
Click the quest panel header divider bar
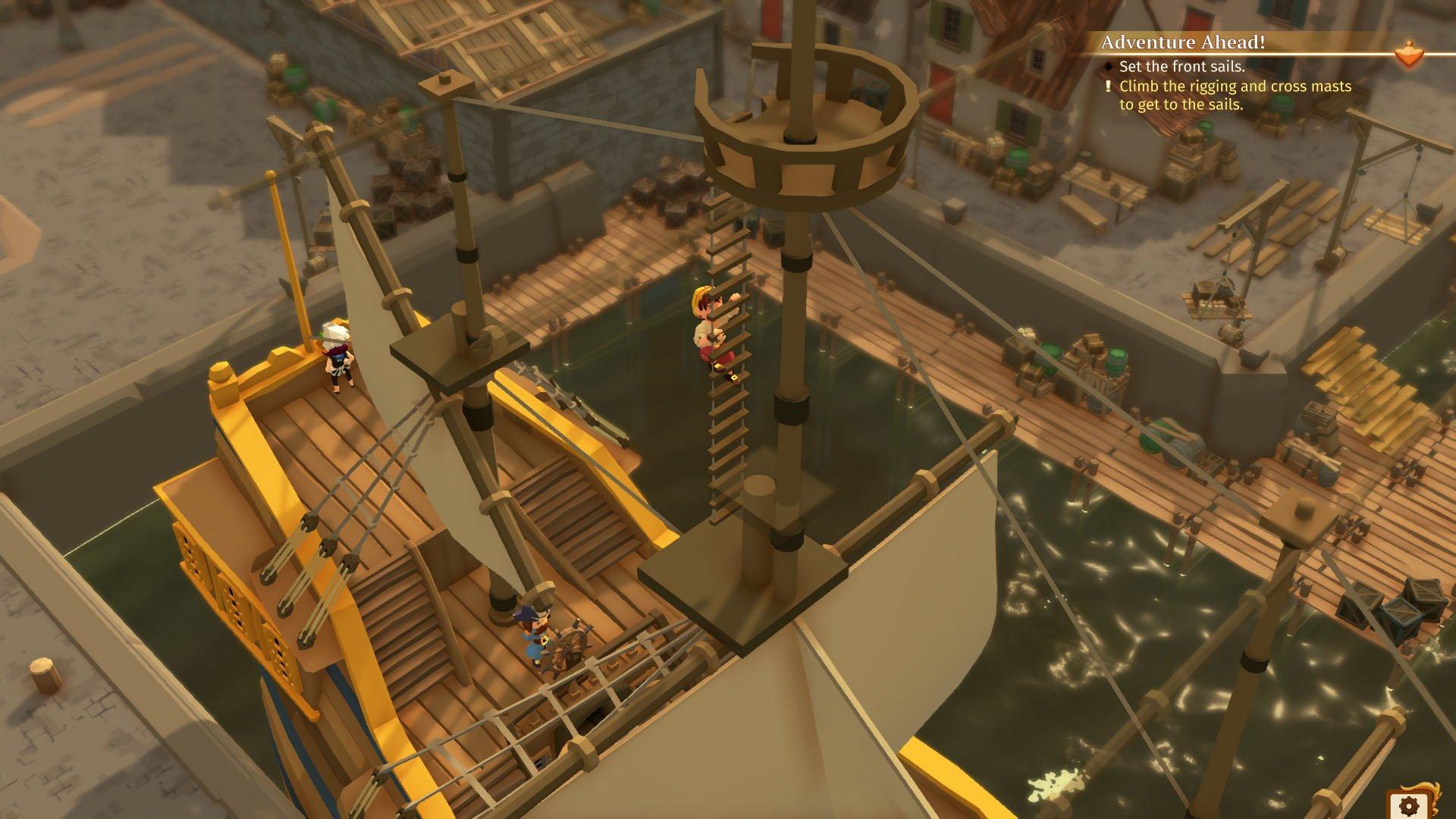1251,55
